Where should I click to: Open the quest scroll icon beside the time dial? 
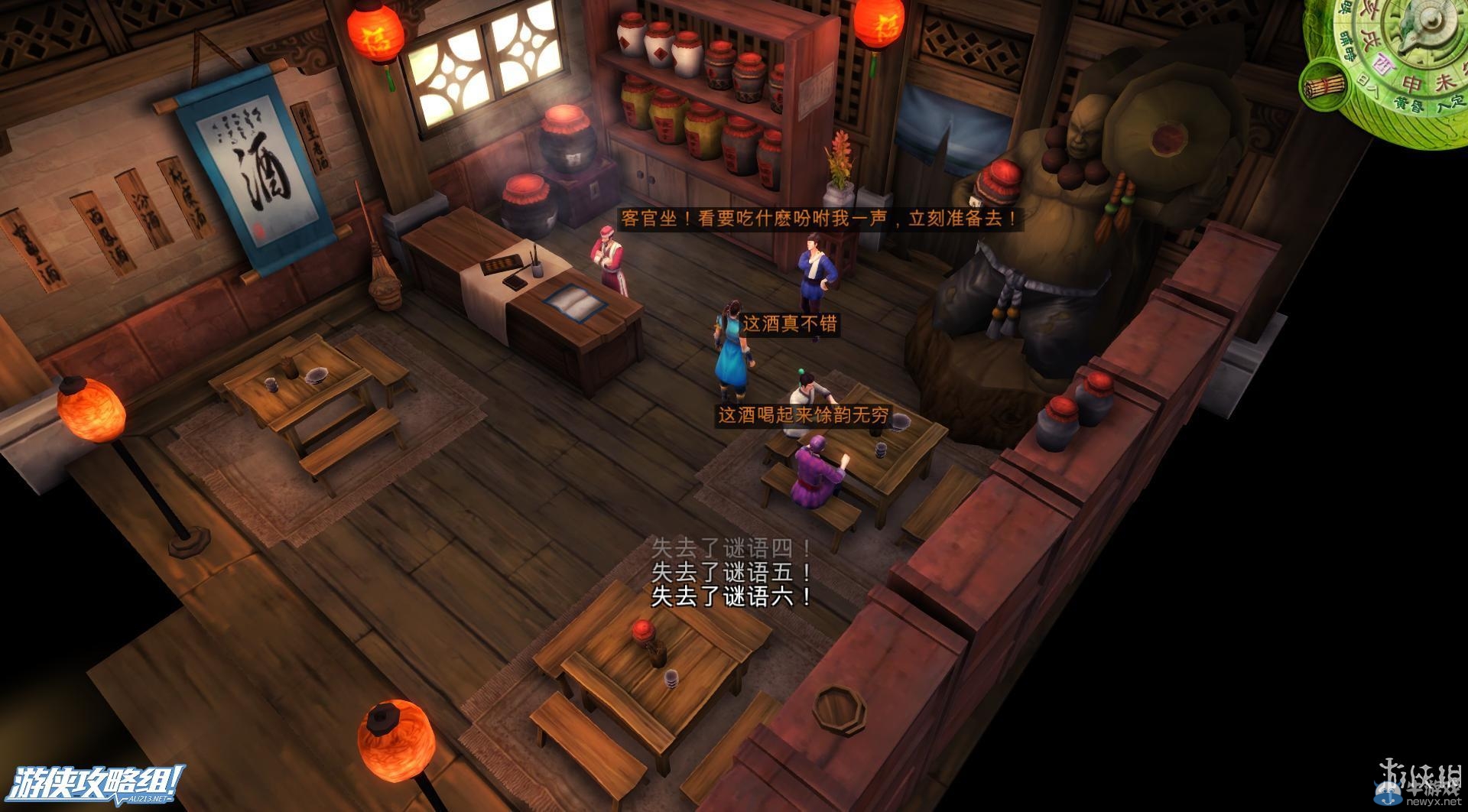tap(1325, 86)
